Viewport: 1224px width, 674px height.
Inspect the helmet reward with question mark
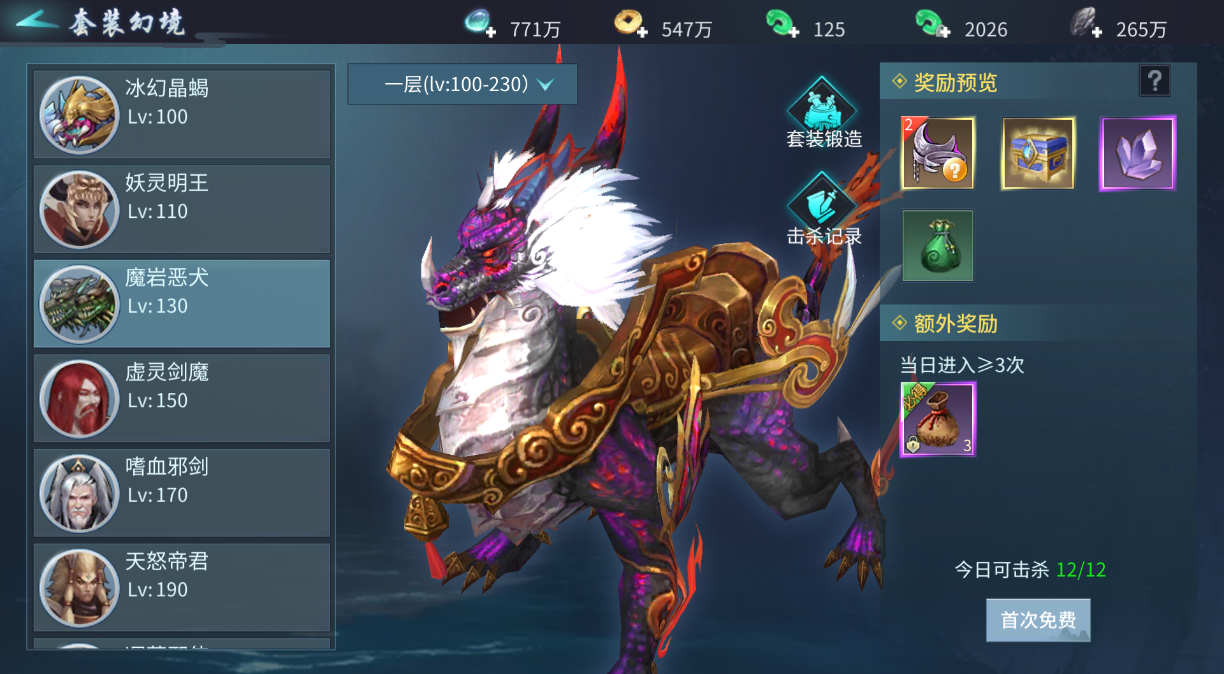coord(938,153)
